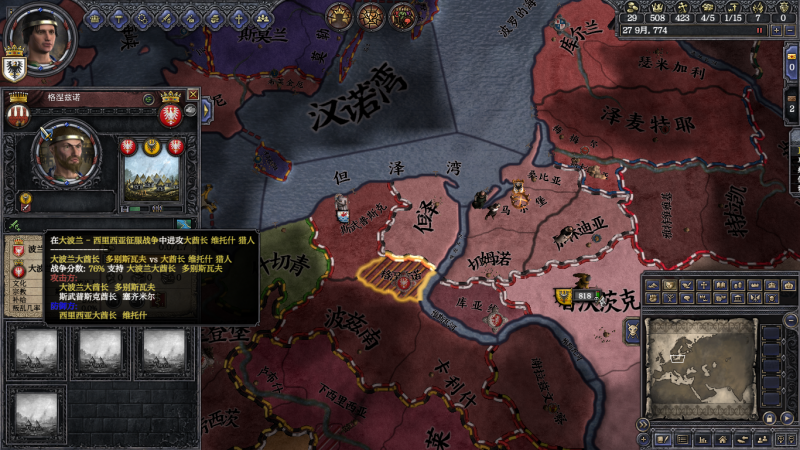Viewport: 800px width, 450px height.
Task: Select the army stack labeled 818
Action: point(583,296)
